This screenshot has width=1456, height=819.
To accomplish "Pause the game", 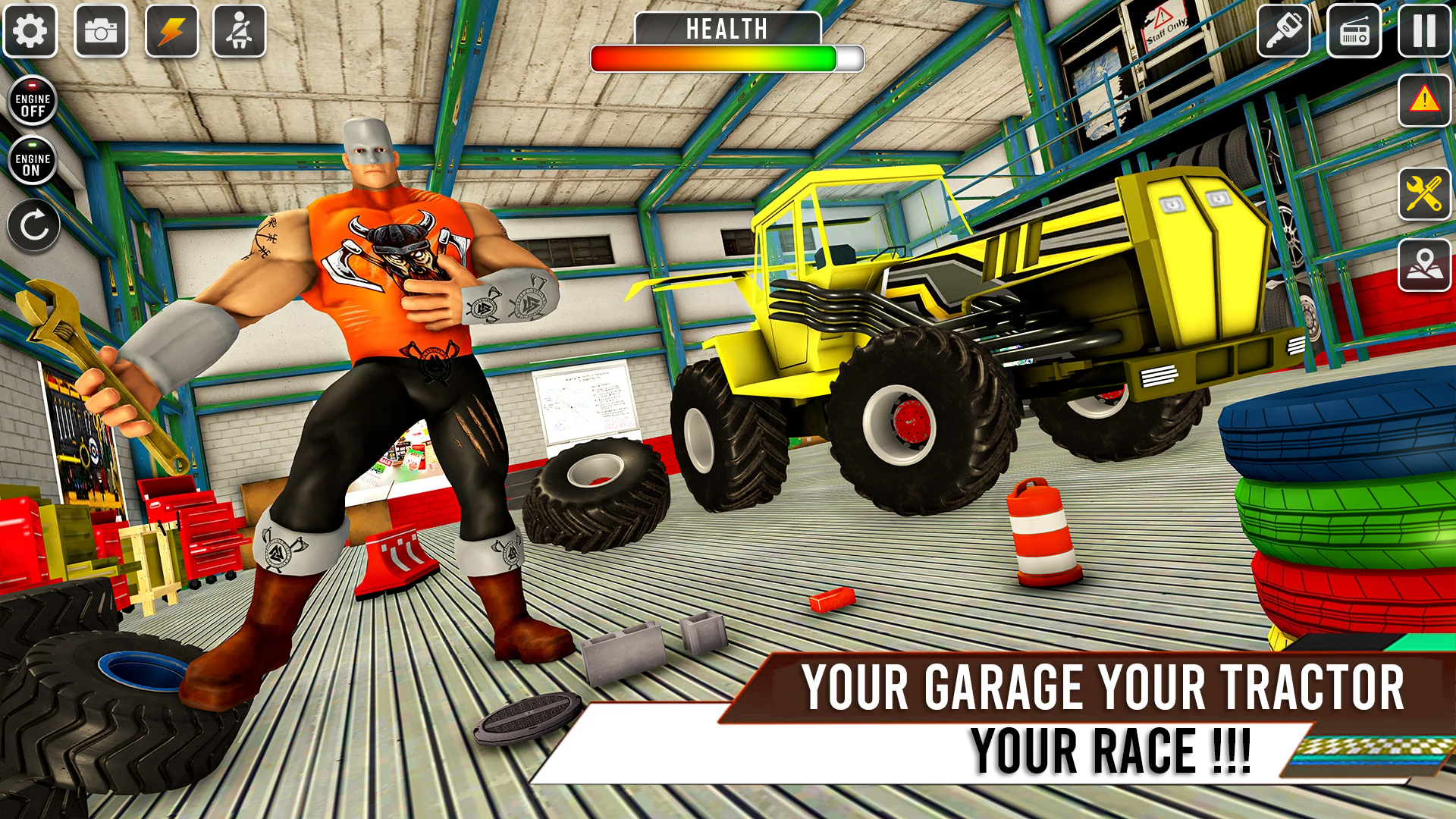I will point(1423,30).
